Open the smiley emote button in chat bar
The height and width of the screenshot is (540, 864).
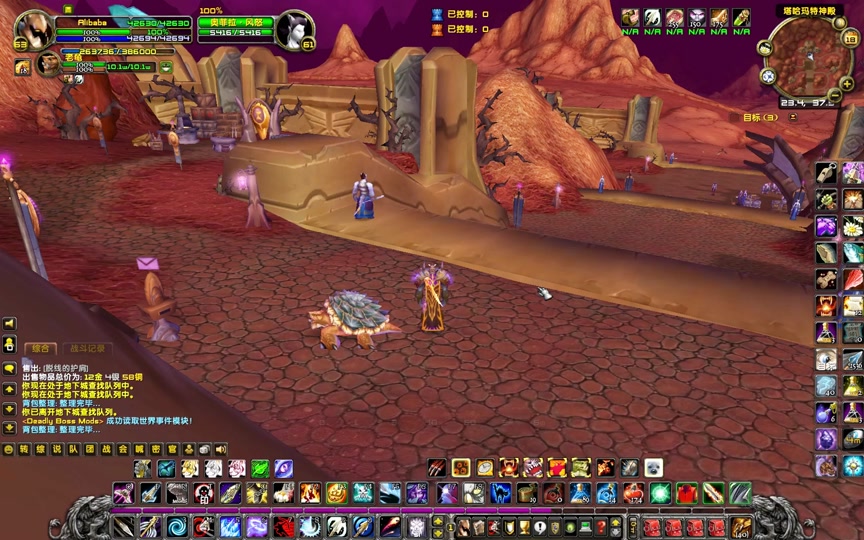tap(9, 449)
